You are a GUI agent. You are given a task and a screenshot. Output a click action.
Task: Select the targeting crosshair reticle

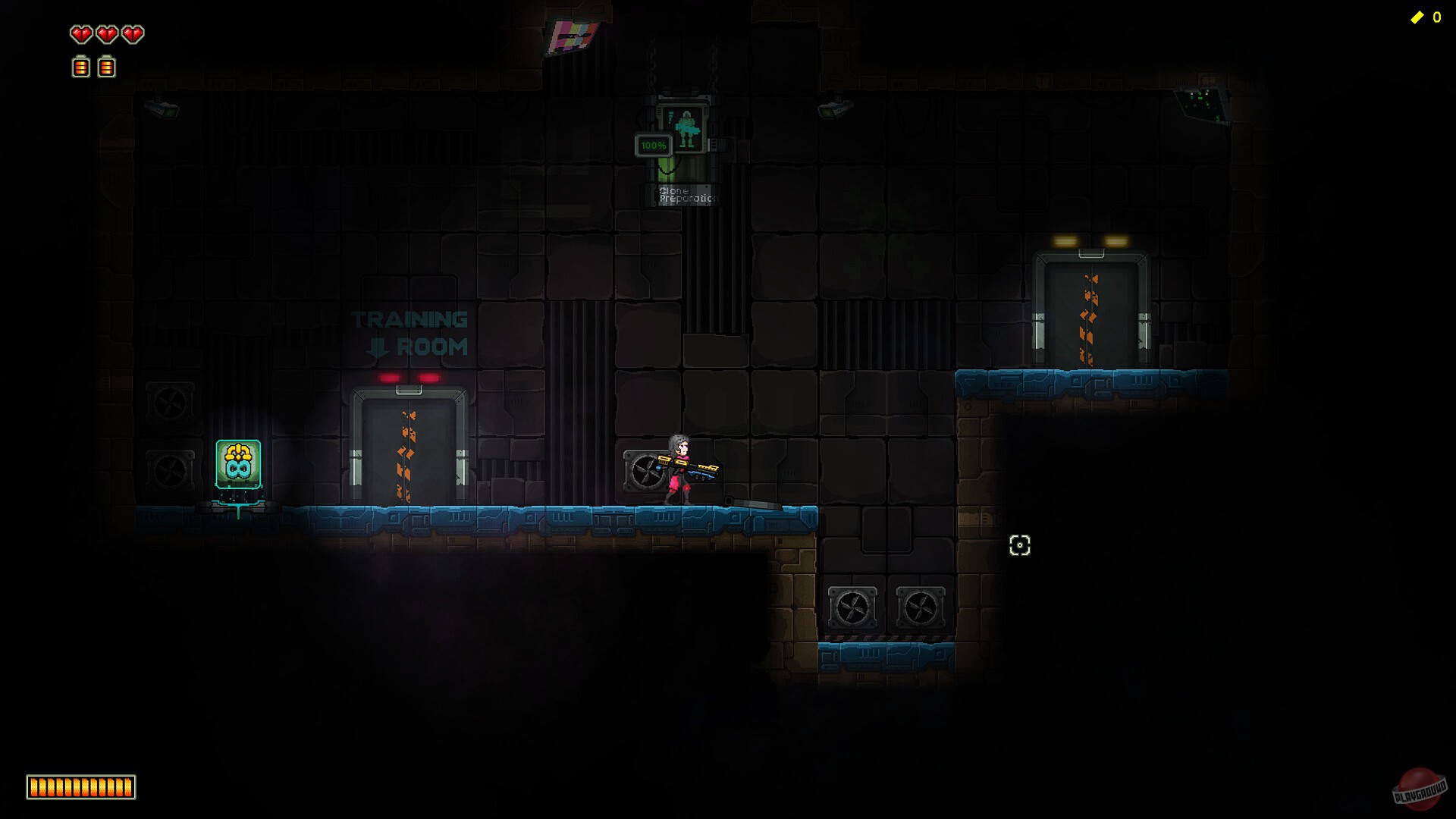click(1020, 546)
